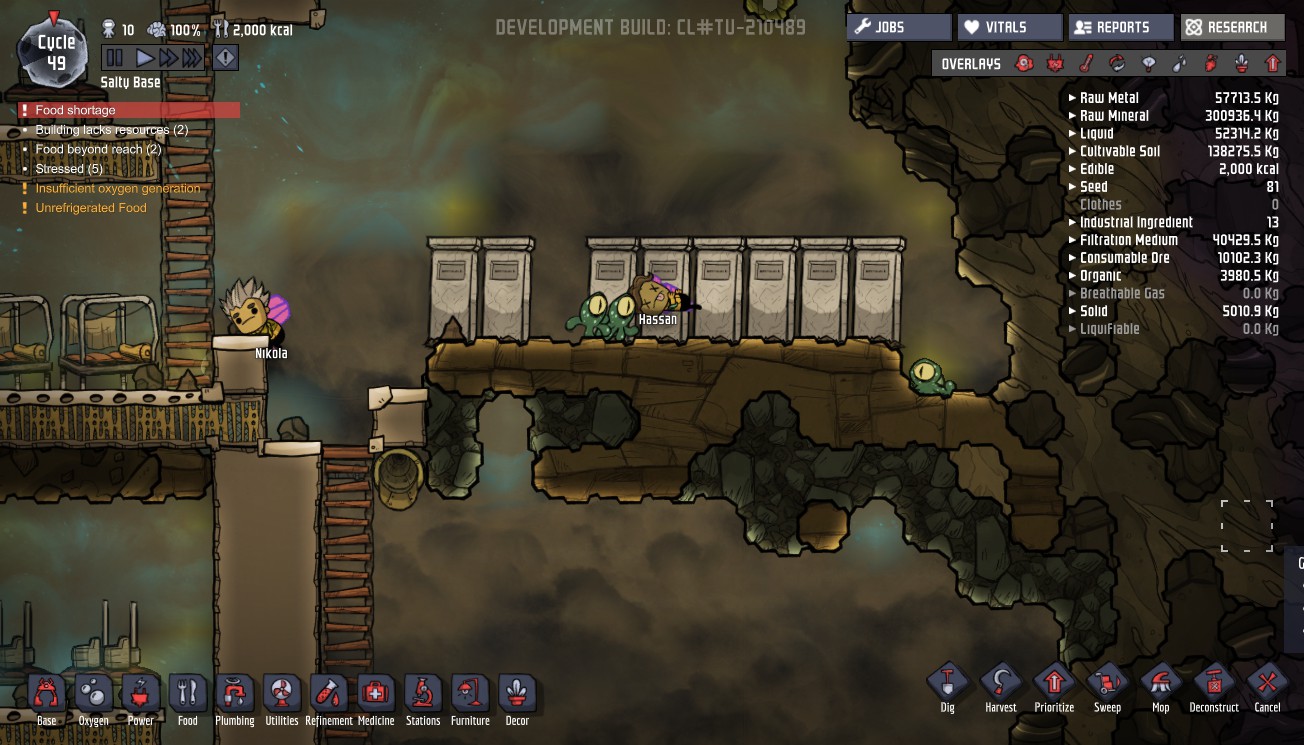The height and width of the screenshot is (745, 1304).
Task: Open the Jobs panel
Action: [x=898, y=27]
